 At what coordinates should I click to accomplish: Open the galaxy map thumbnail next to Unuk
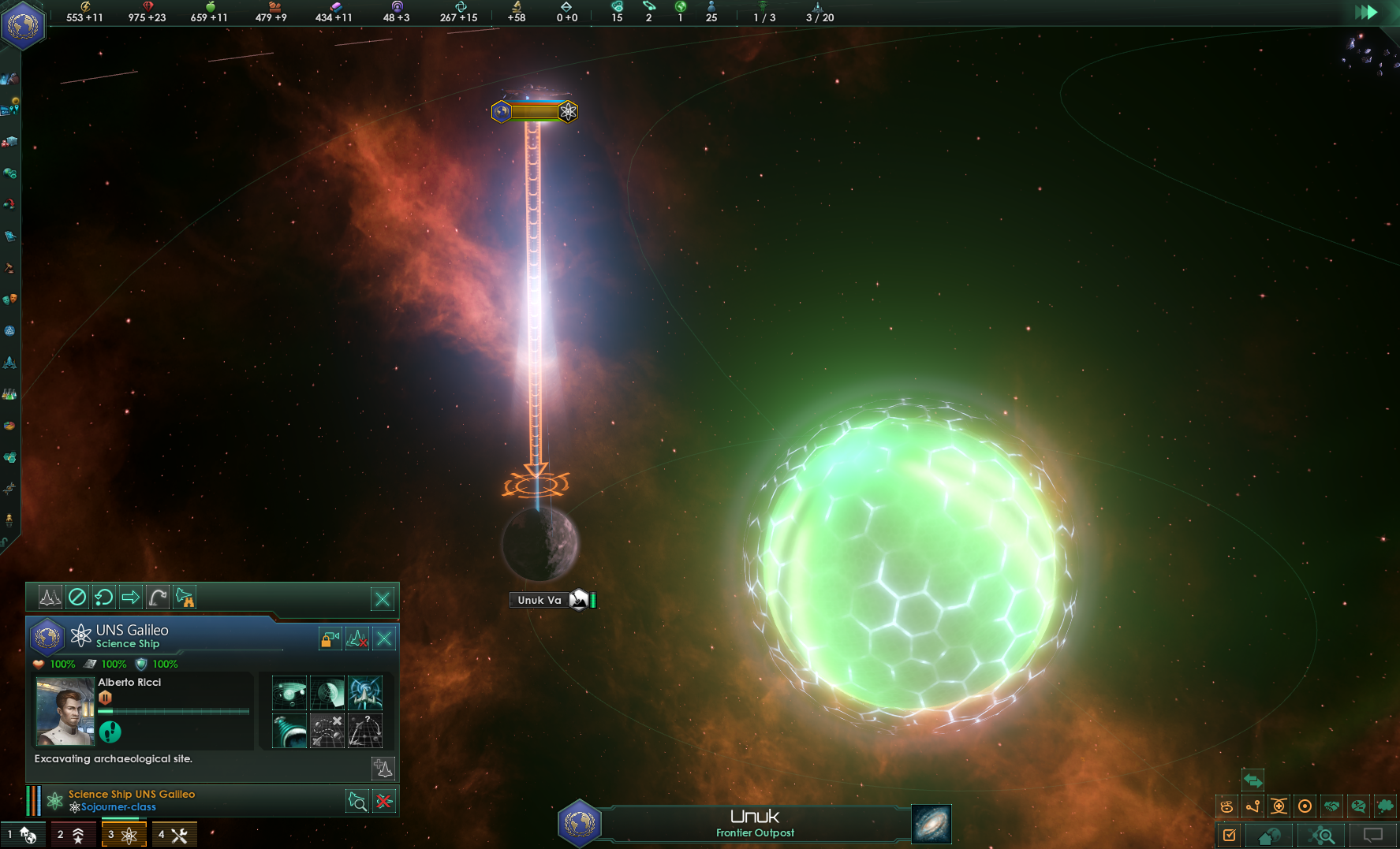pos(931,824)
